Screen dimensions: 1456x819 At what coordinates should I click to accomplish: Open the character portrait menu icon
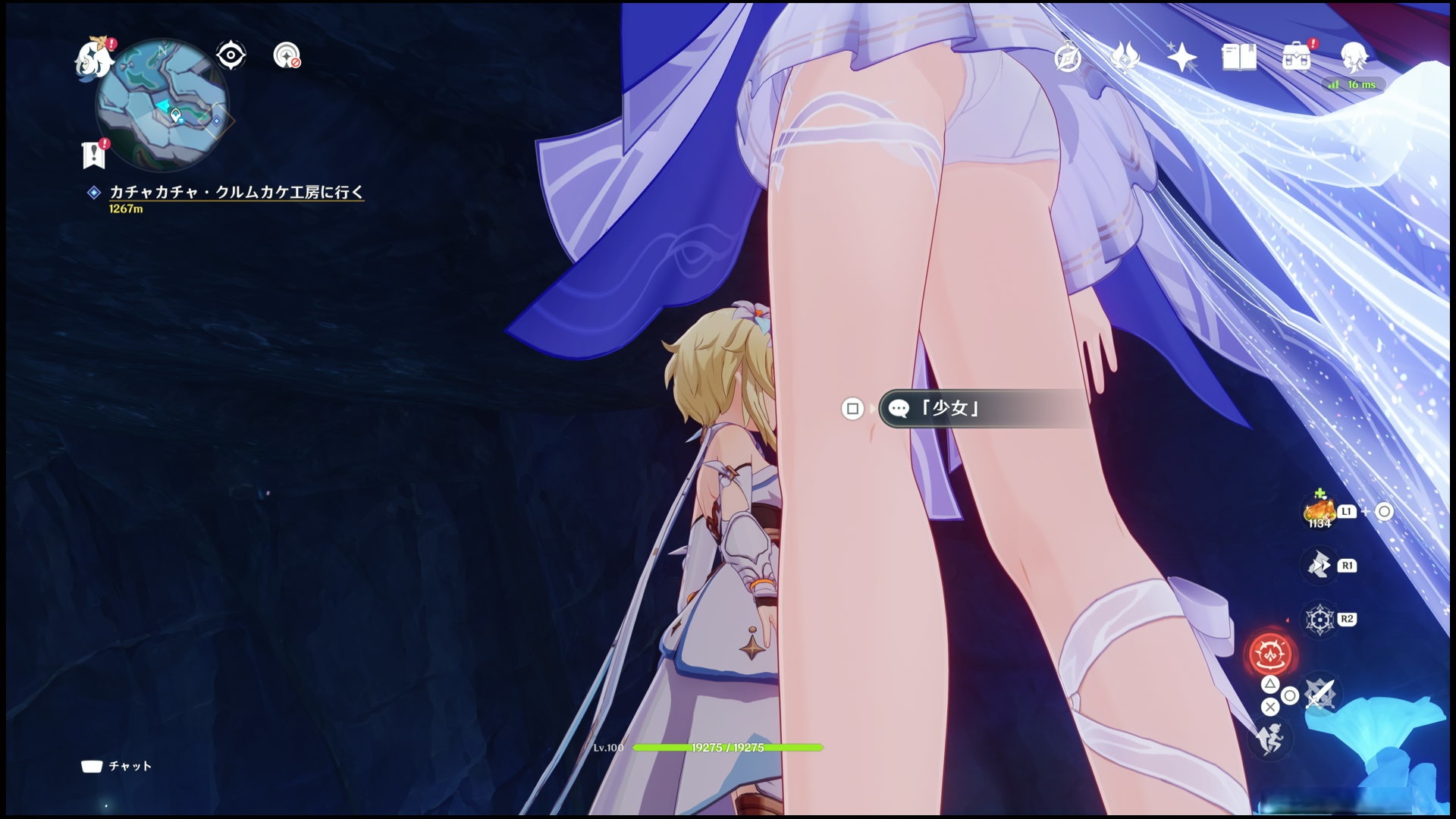coord(1354,56)
